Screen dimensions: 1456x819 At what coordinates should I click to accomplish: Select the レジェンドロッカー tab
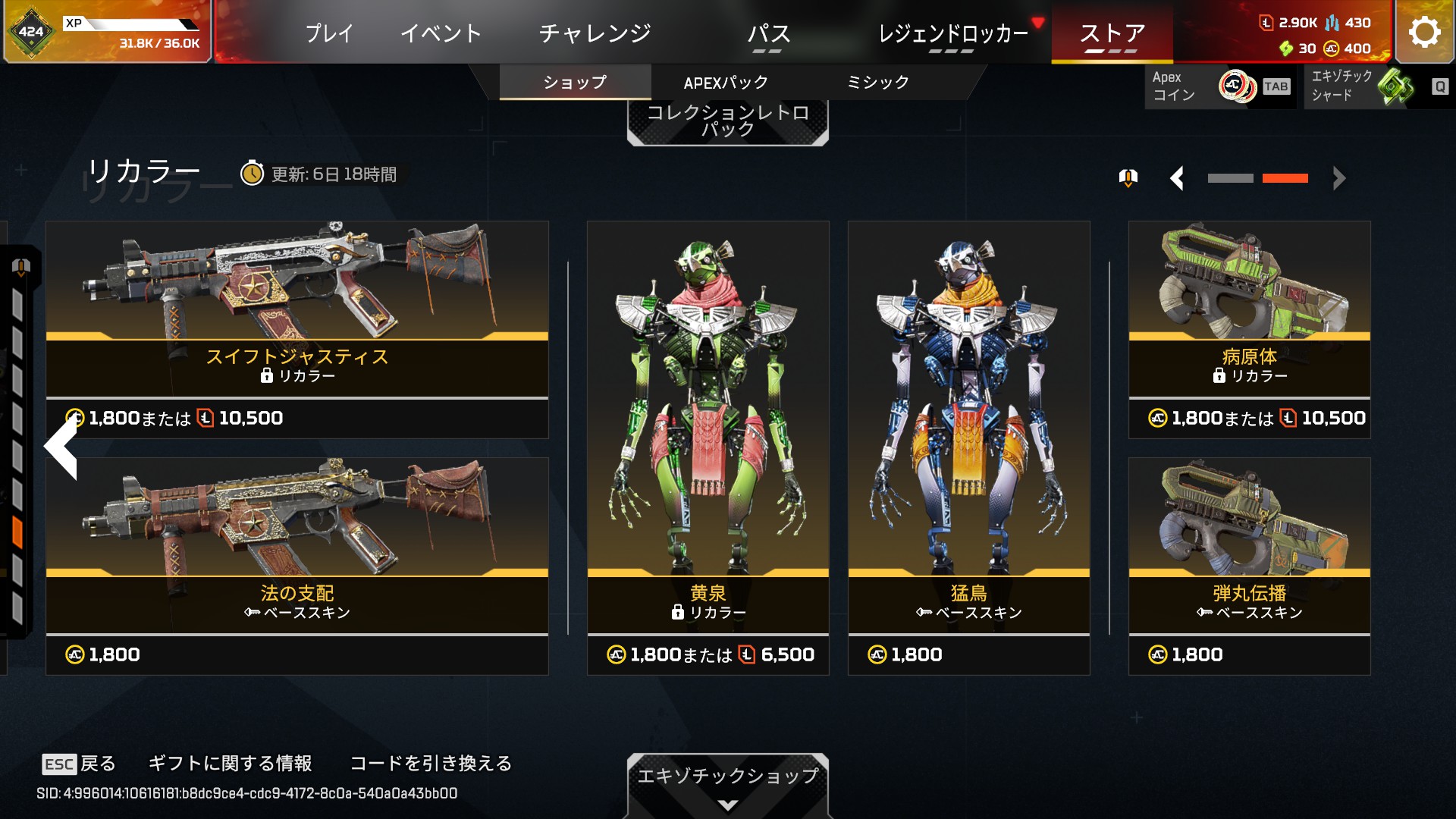coord(953,33)
